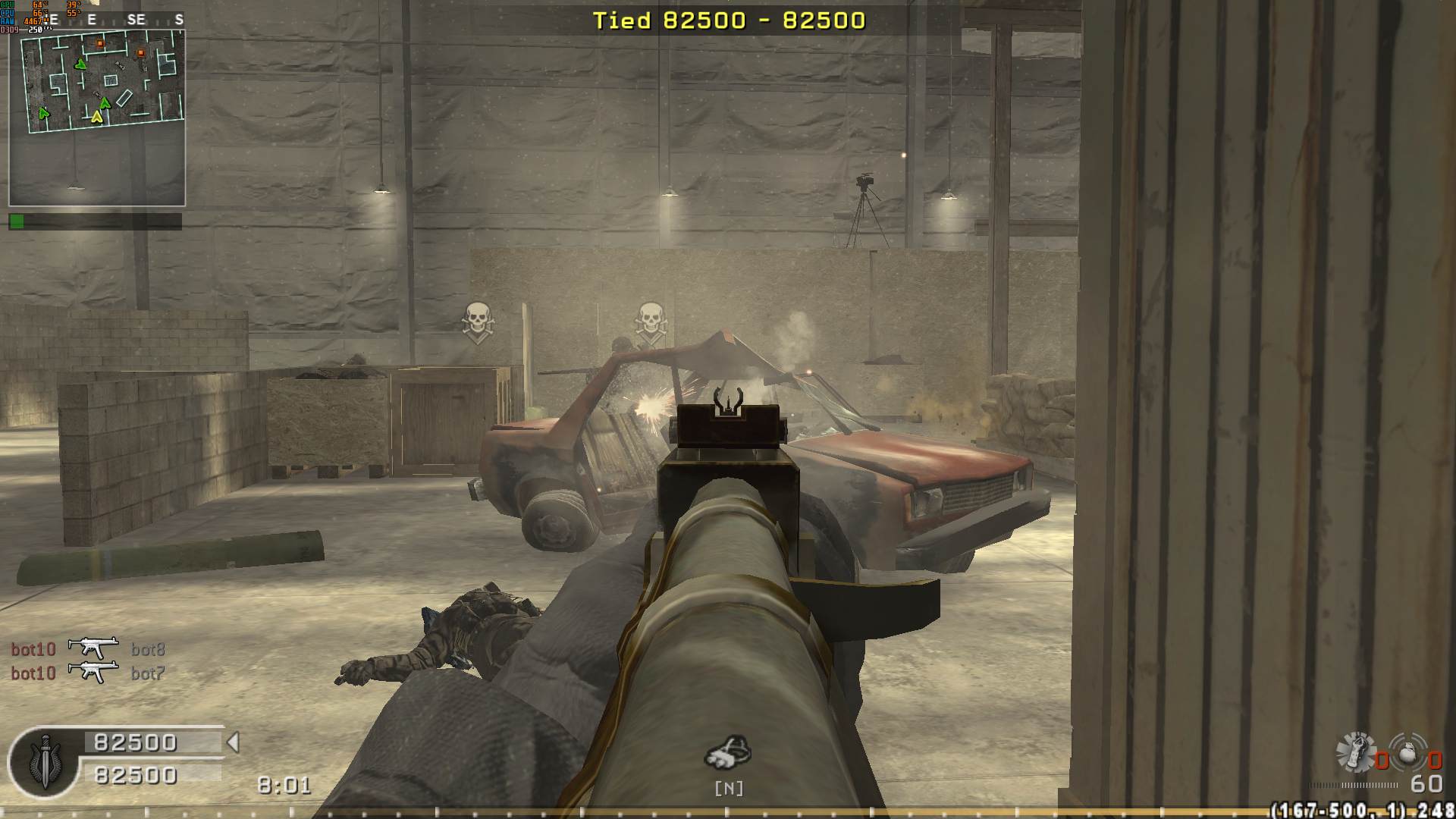The height and width of the screenshot is (819, 1456).
Task: Click the team faction emblem badge
Action: [x=44, y=764]
